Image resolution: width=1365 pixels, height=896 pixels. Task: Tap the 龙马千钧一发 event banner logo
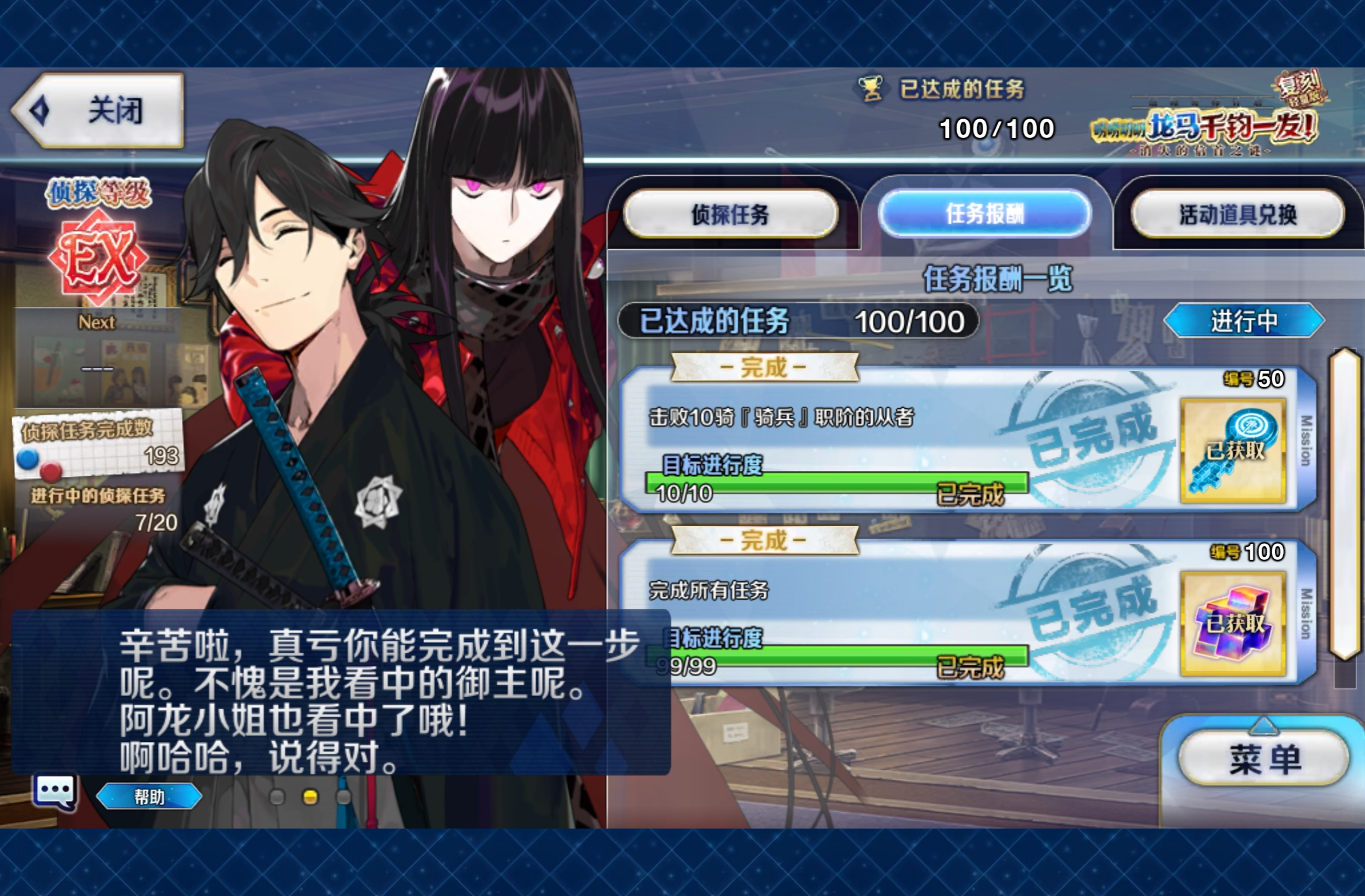[1205, 123]
